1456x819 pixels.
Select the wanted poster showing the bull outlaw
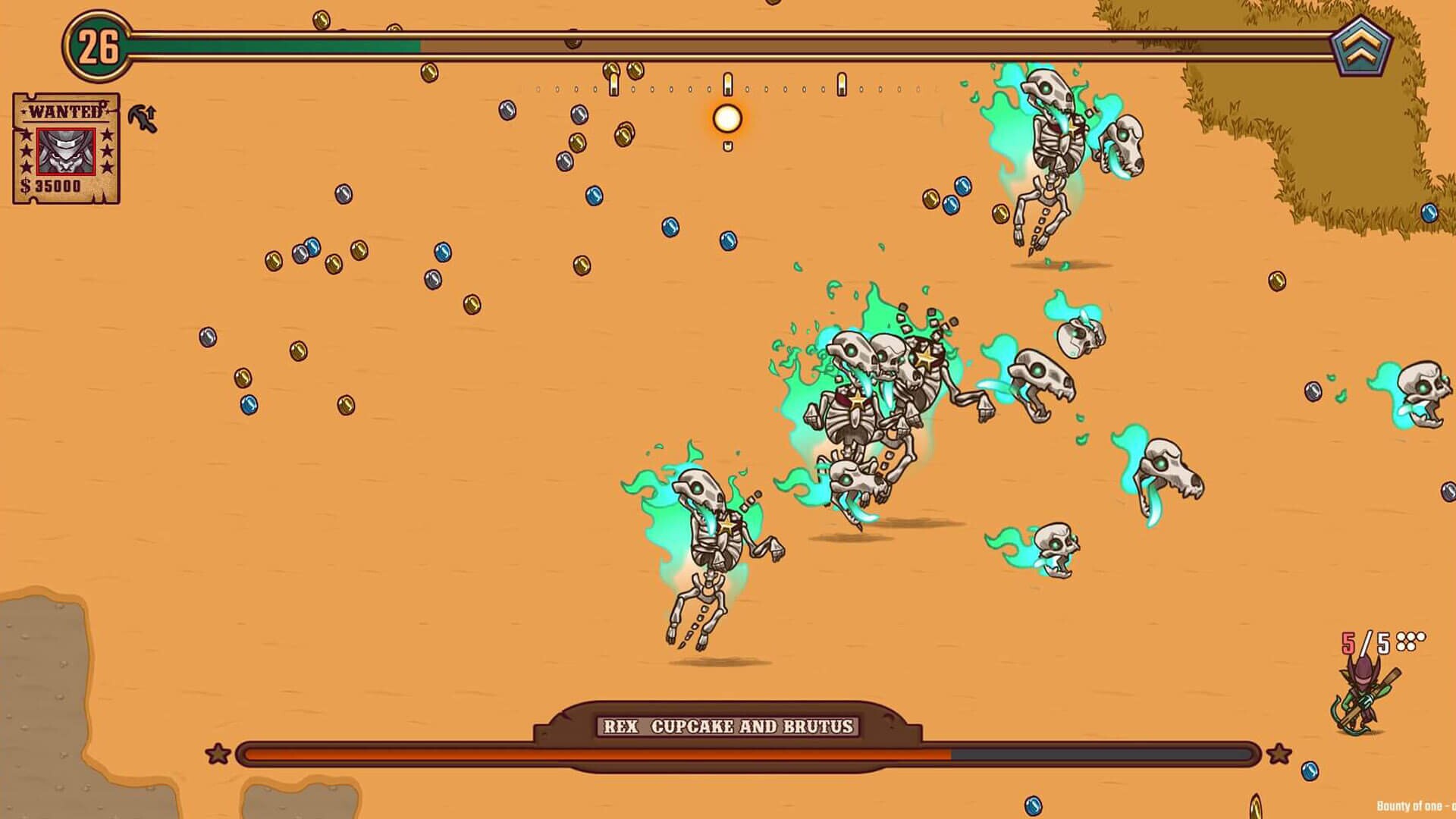click(x=64, y=148)
